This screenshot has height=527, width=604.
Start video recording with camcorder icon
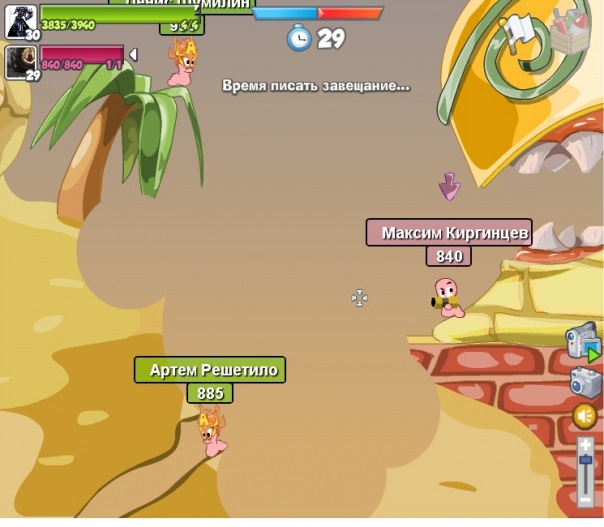[x=581, y=341]
